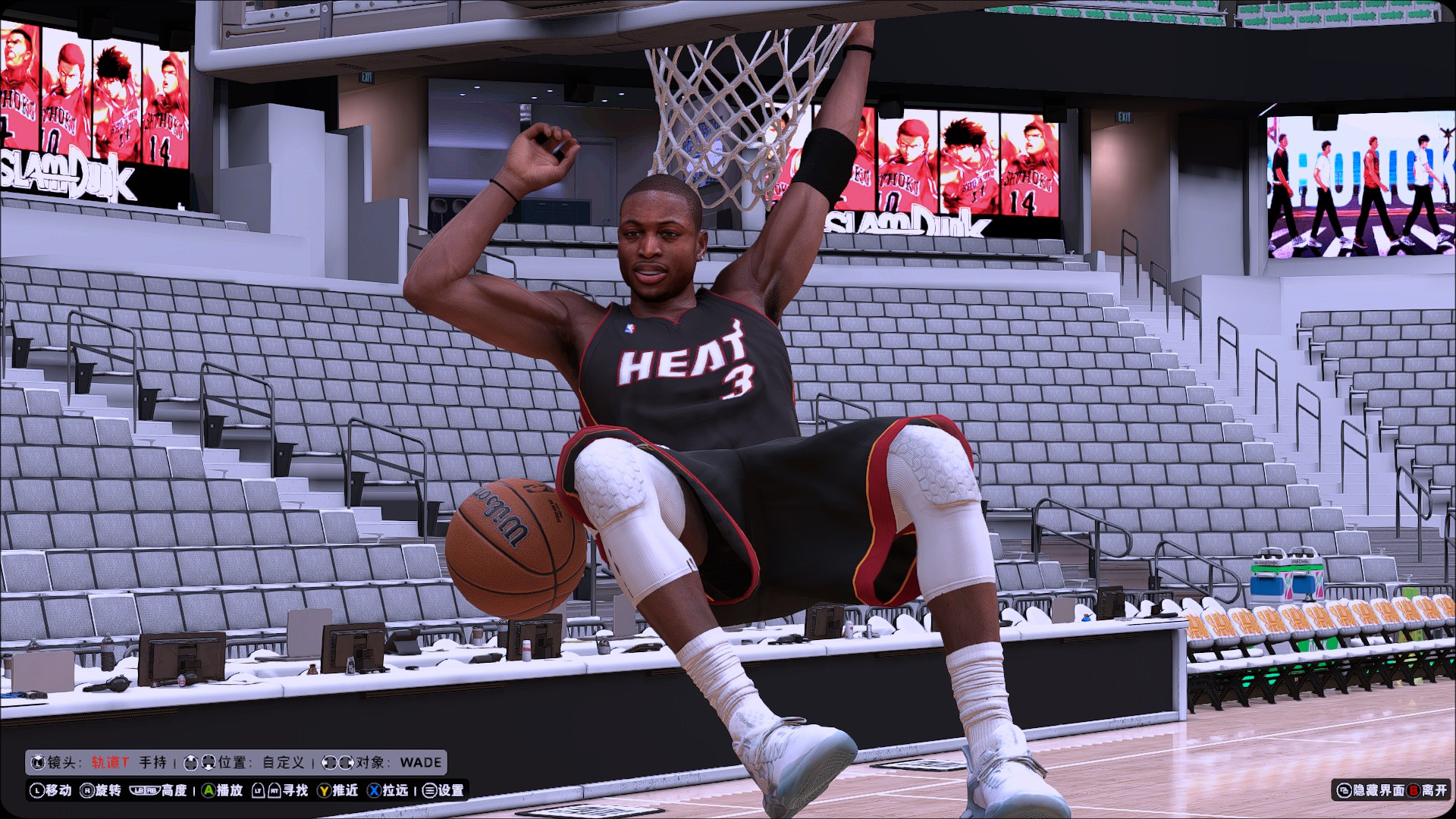Change the WADE camera subject

click(x=420, y=762)
